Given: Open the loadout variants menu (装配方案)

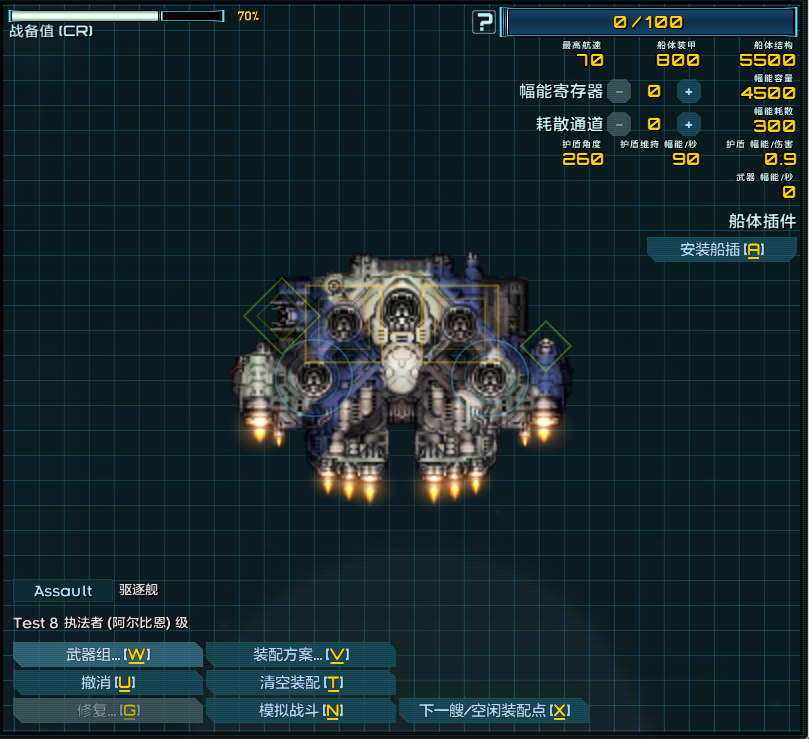Looking at the screenshot, I should click(x=300, y=655).
